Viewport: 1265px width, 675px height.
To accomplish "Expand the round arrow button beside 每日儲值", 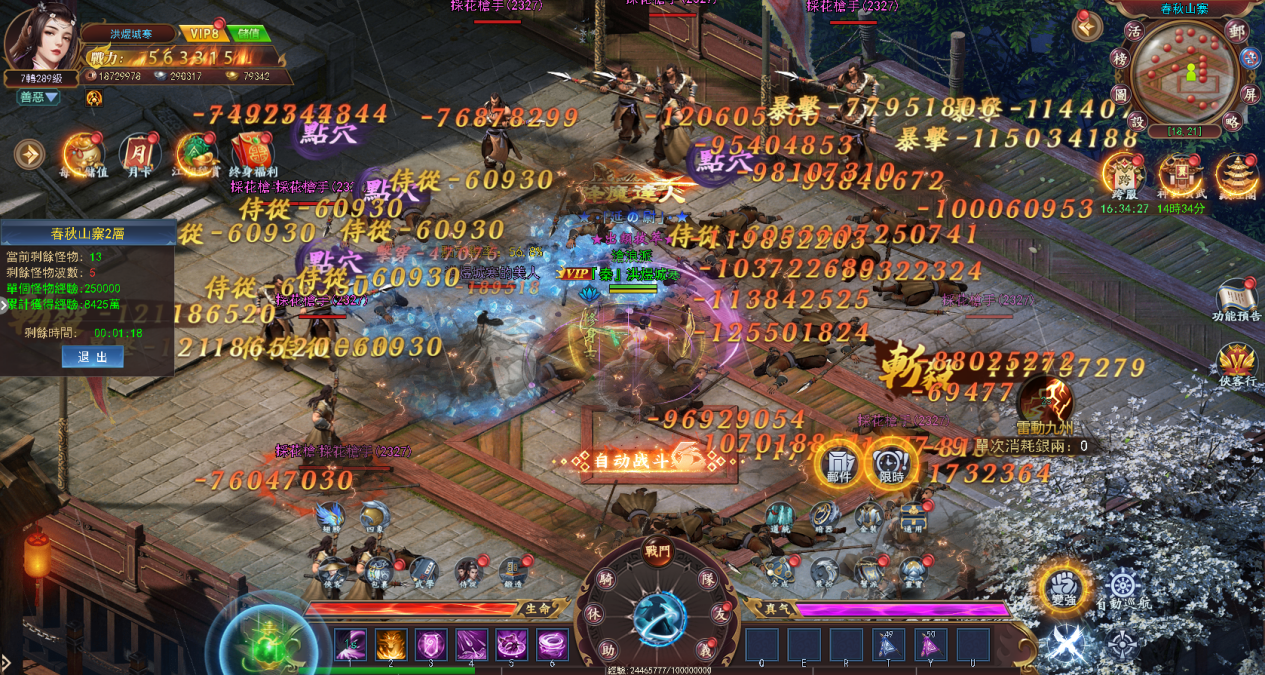I will (x=30, y=154).
